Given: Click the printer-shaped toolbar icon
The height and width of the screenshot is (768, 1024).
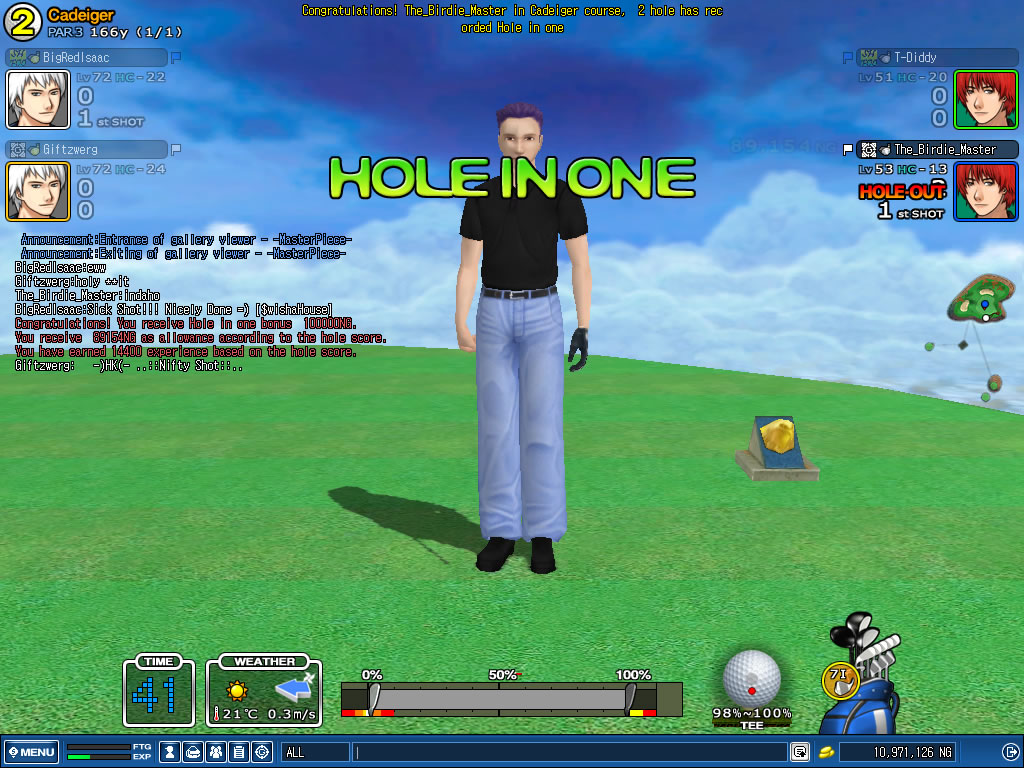Looking at the screenshot, I should (193, 752).
